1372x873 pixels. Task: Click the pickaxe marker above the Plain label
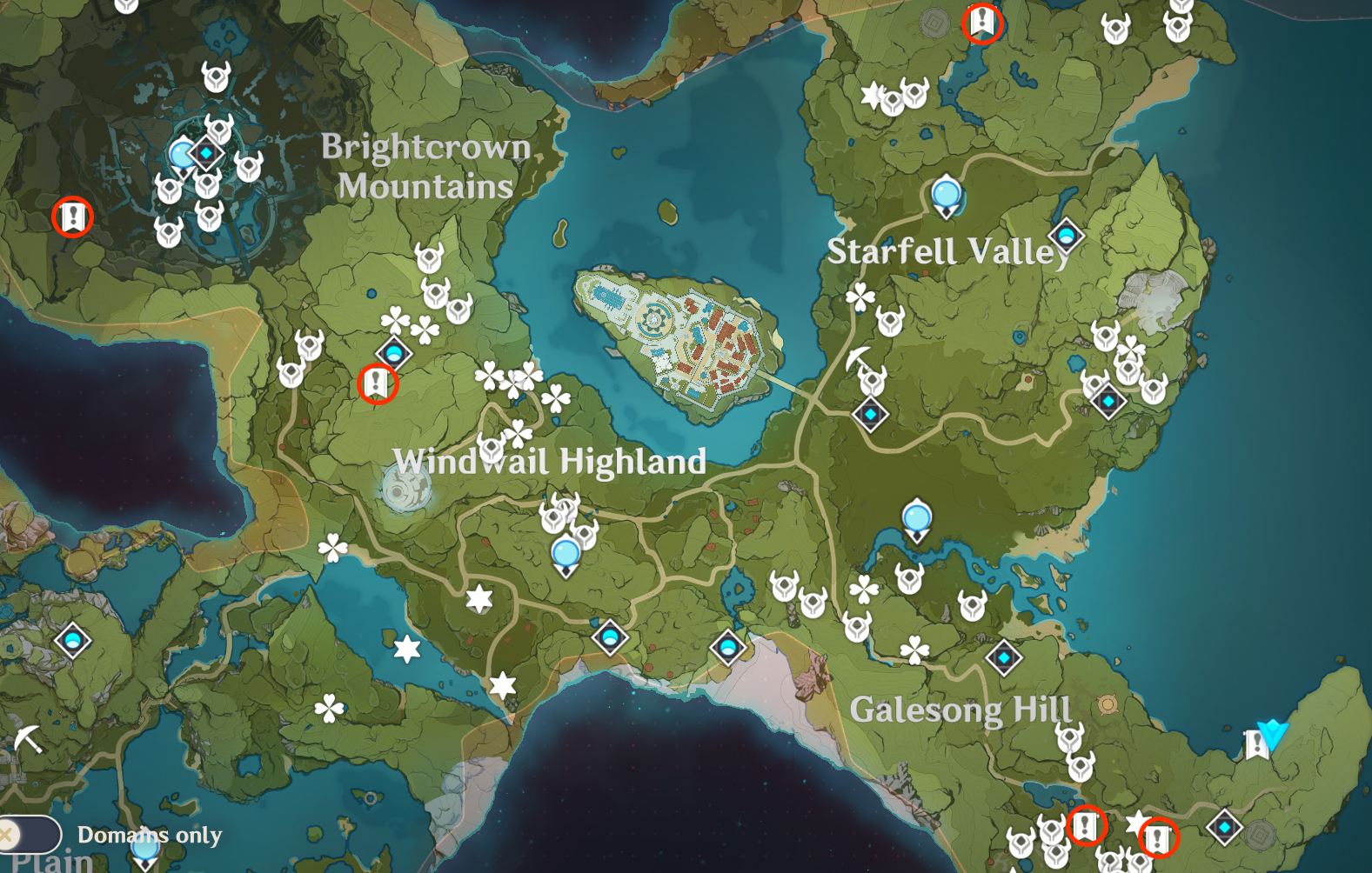[x=29, y=739]
